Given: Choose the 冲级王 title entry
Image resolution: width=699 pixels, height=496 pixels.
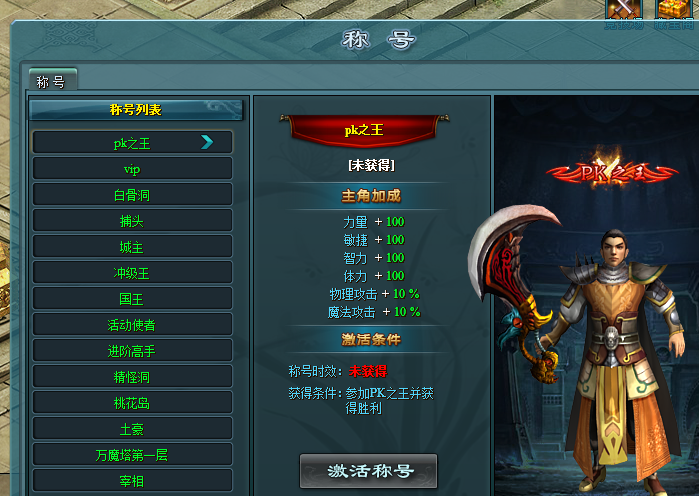Looking at the screenshot, I should pyautogui.click(x=132, y=273).
